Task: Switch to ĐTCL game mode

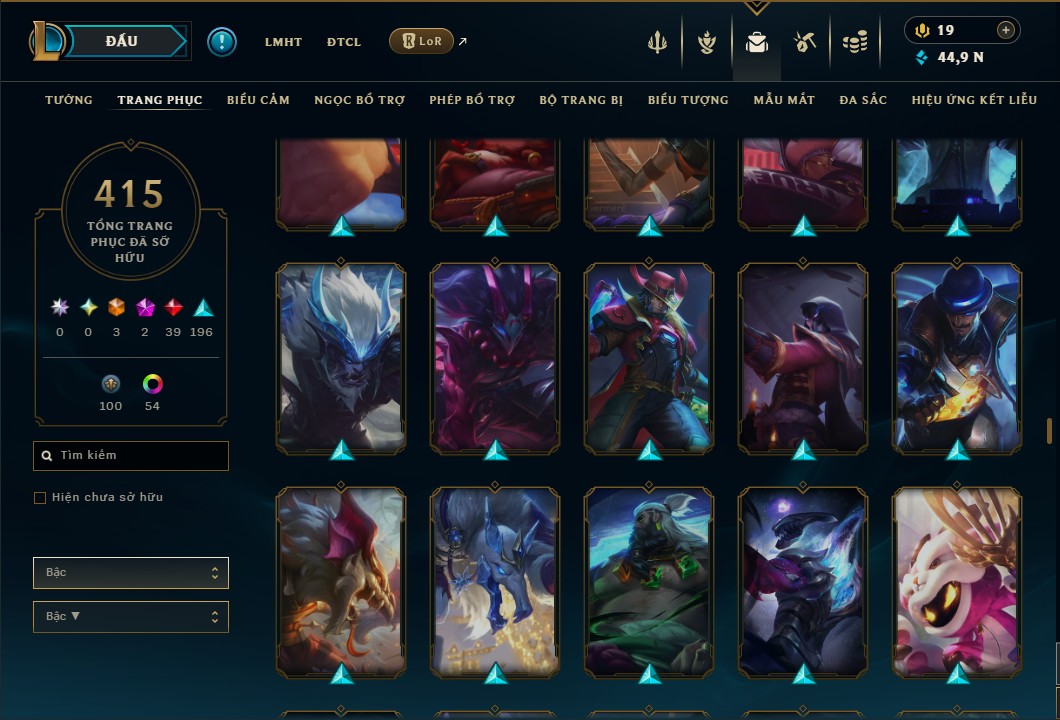Action: pos(343,42)
